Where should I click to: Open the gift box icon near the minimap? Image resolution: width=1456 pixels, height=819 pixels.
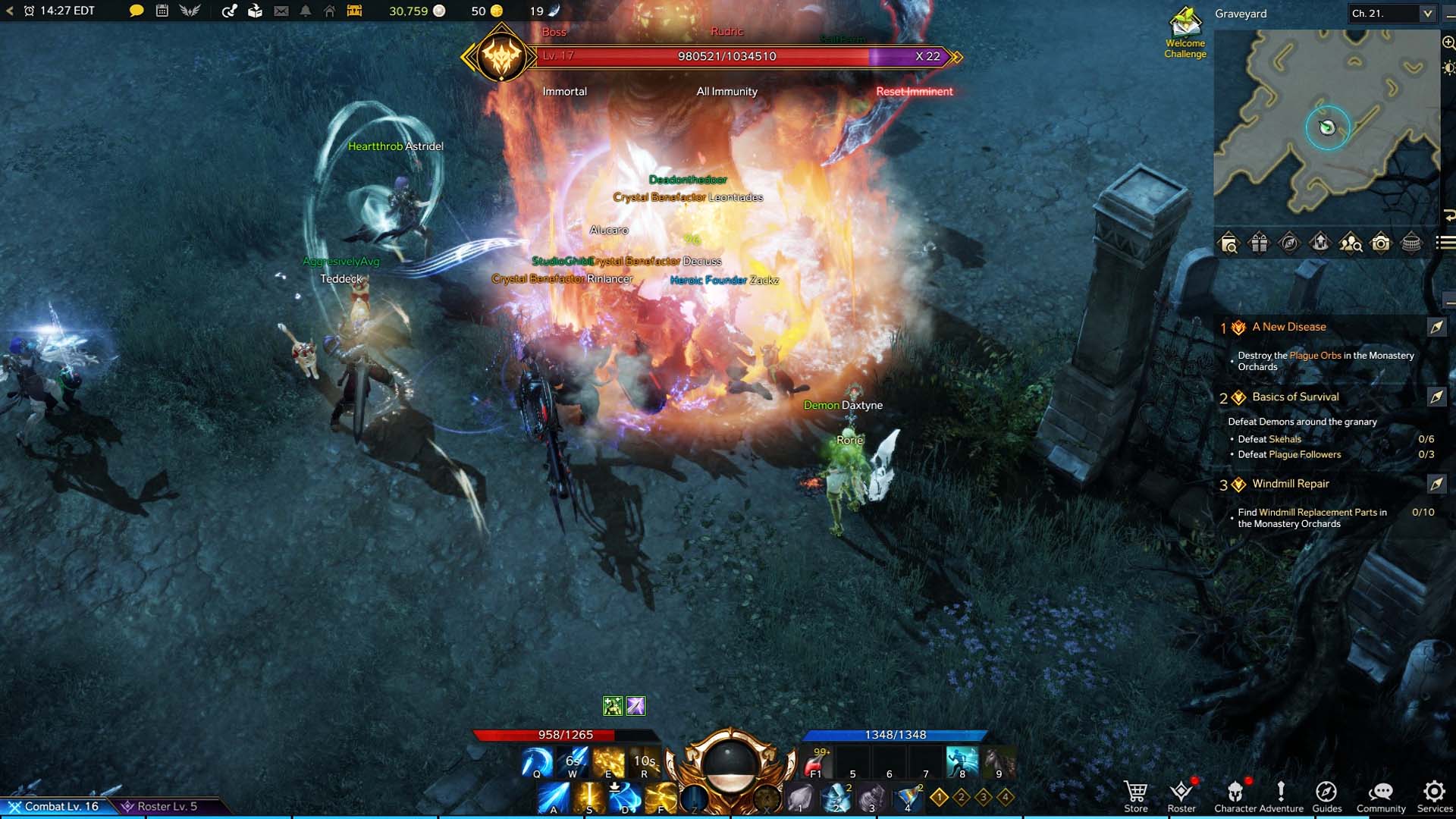click(x=1258, y=243)
